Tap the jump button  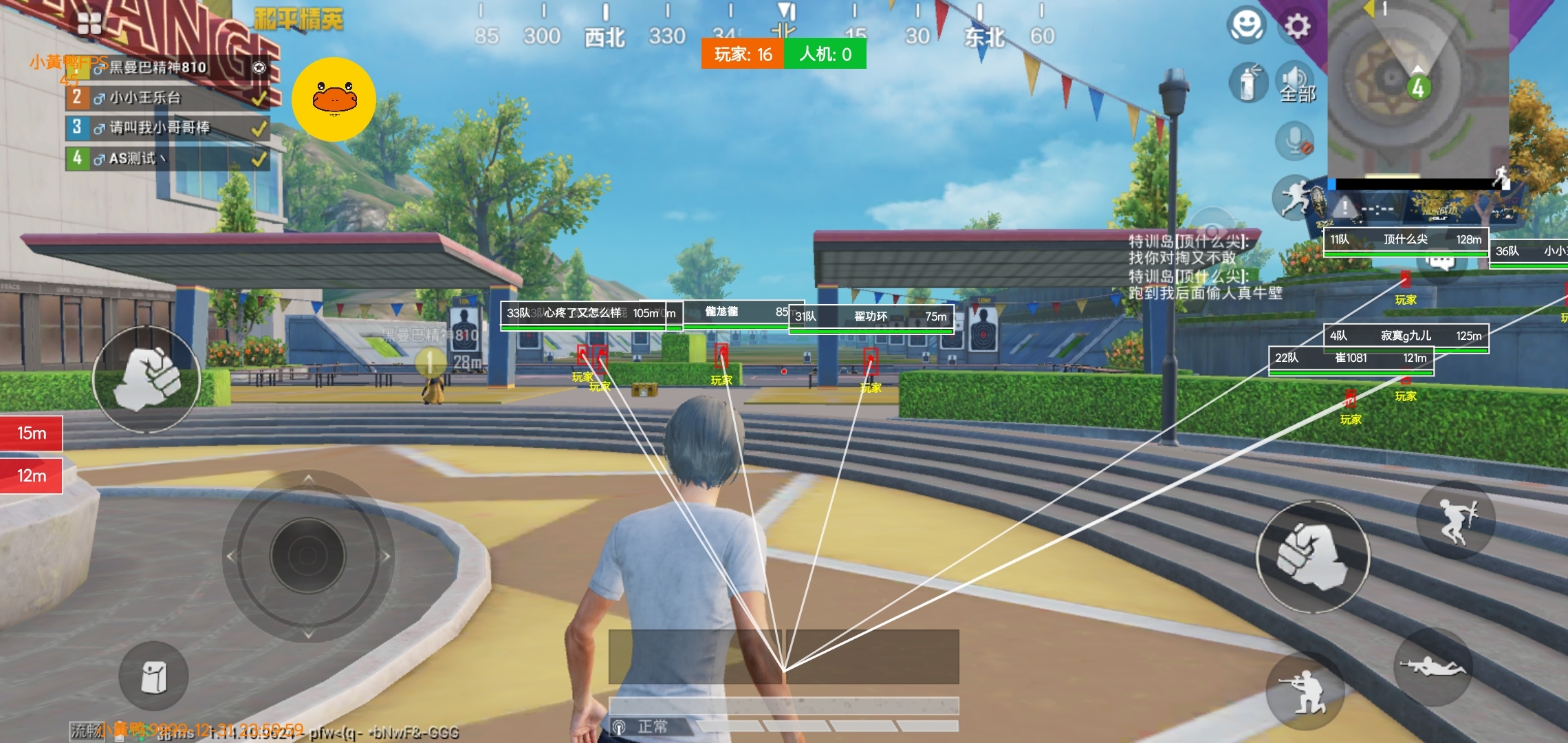(1456, 519)
